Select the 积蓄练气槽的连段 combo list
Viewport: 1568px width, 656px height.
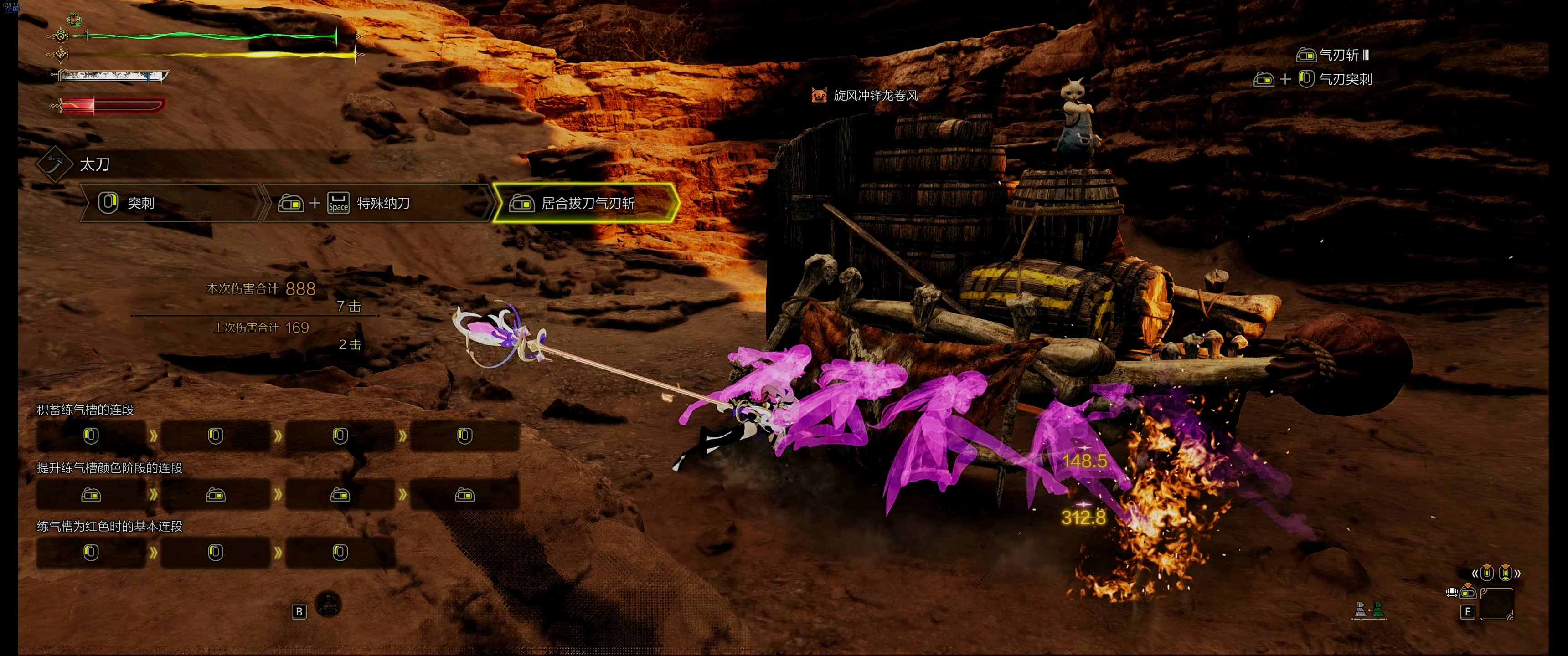pyautogui.click(x=85, y=410)
